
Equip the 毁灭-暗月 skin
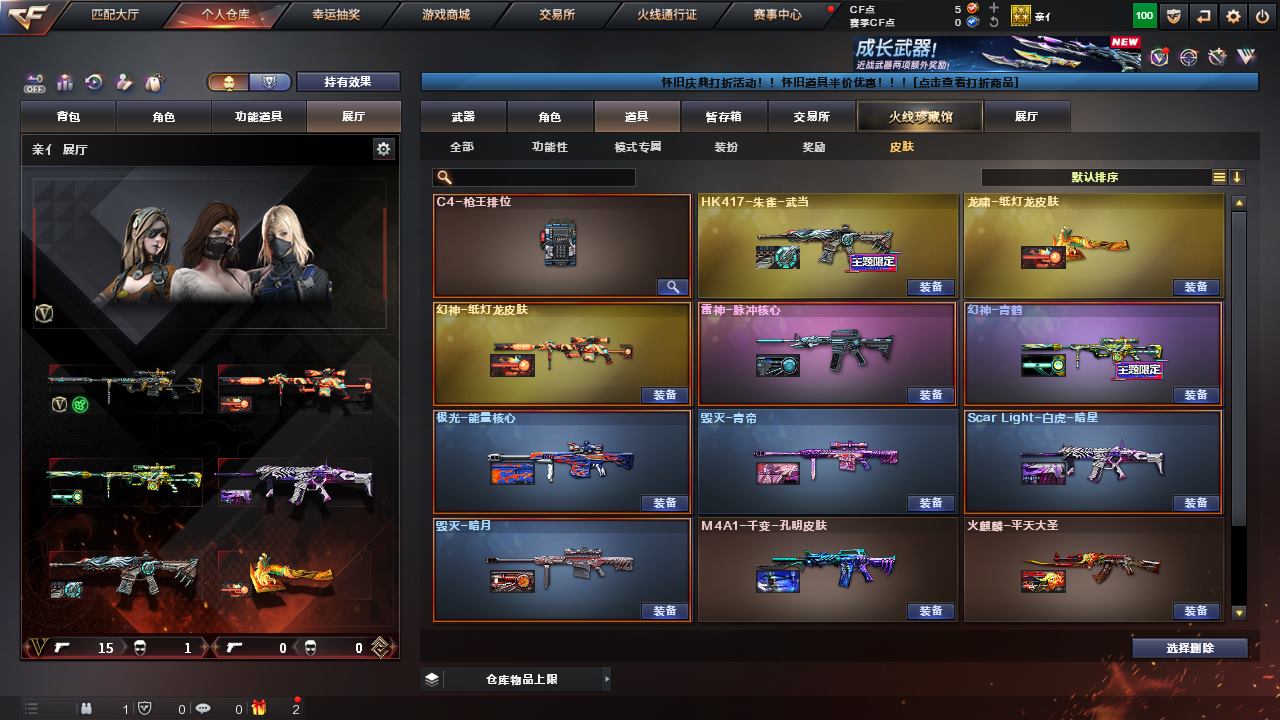[x=665, y=611]
